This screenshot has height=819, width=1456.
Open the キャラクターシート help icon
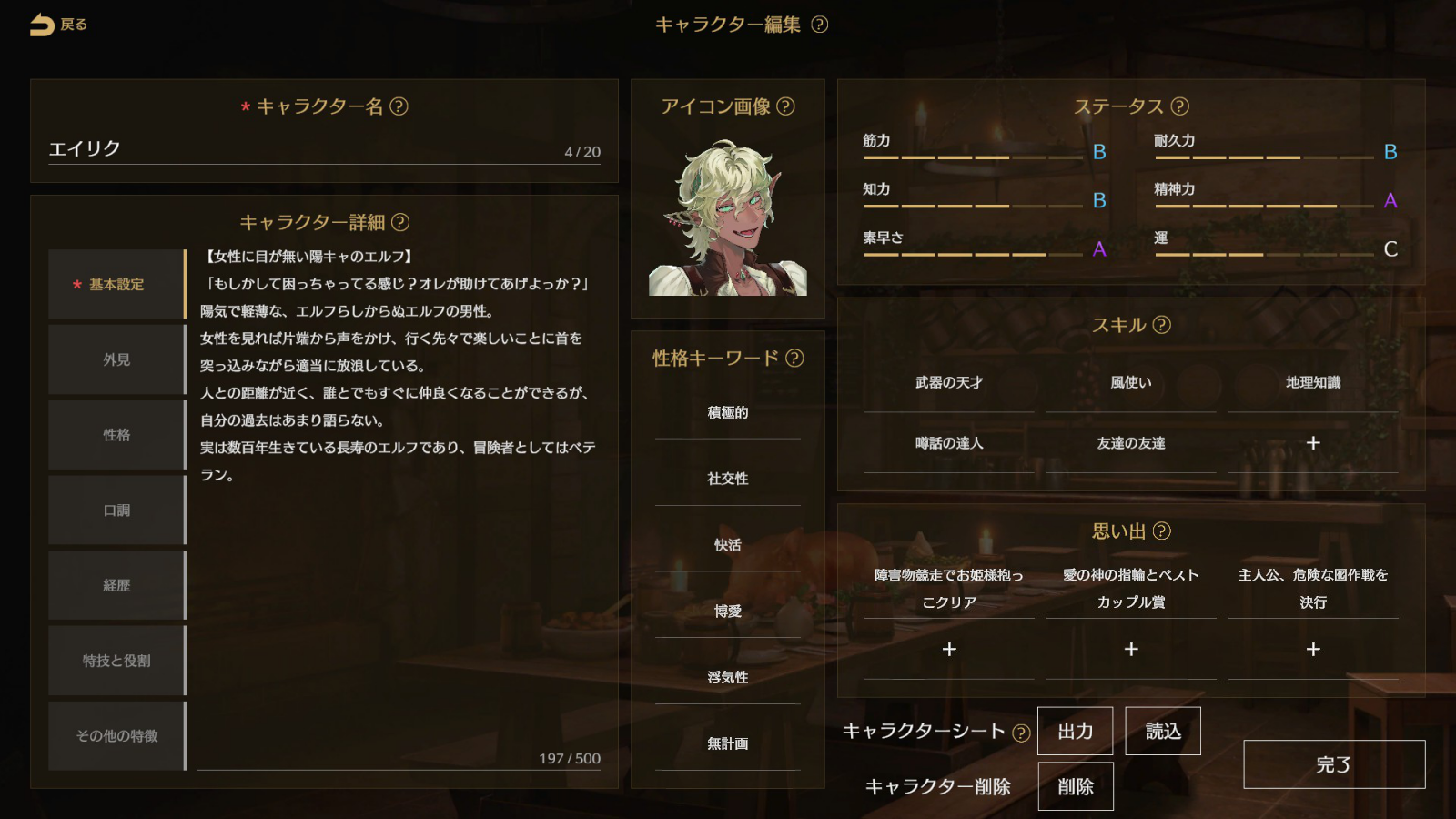[x=1021, y=731]
